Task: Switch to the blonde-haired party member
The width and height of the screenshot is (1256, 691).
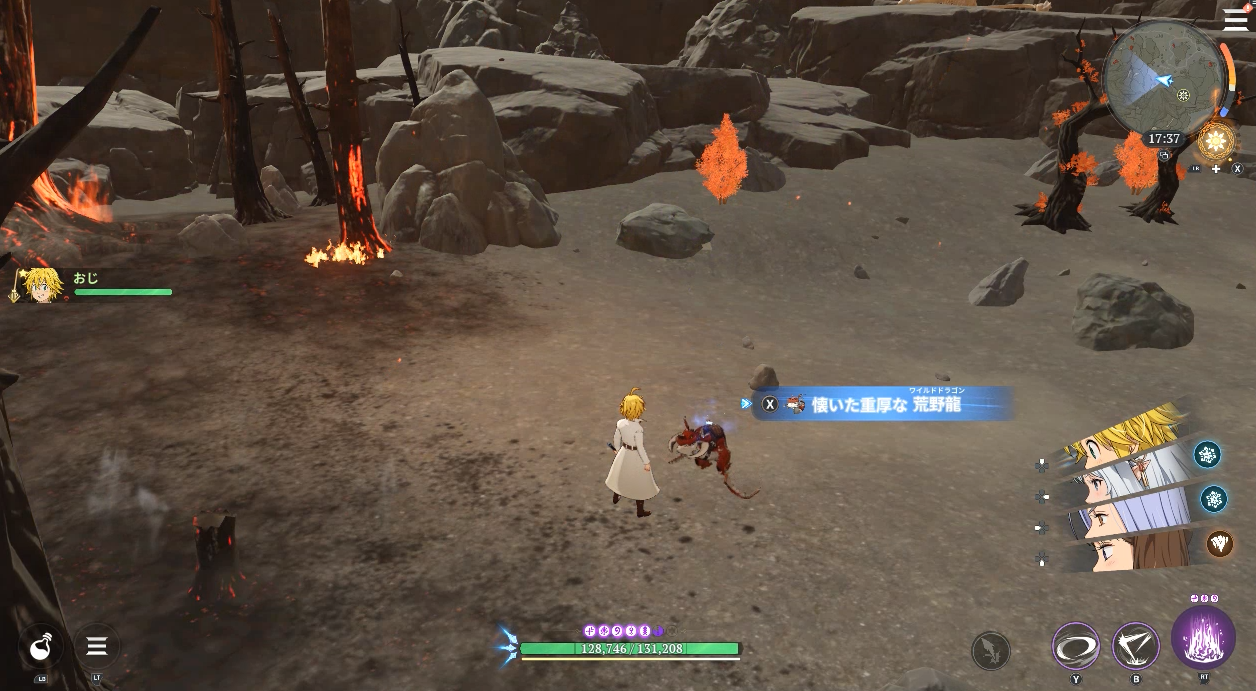Action: 1130,436
